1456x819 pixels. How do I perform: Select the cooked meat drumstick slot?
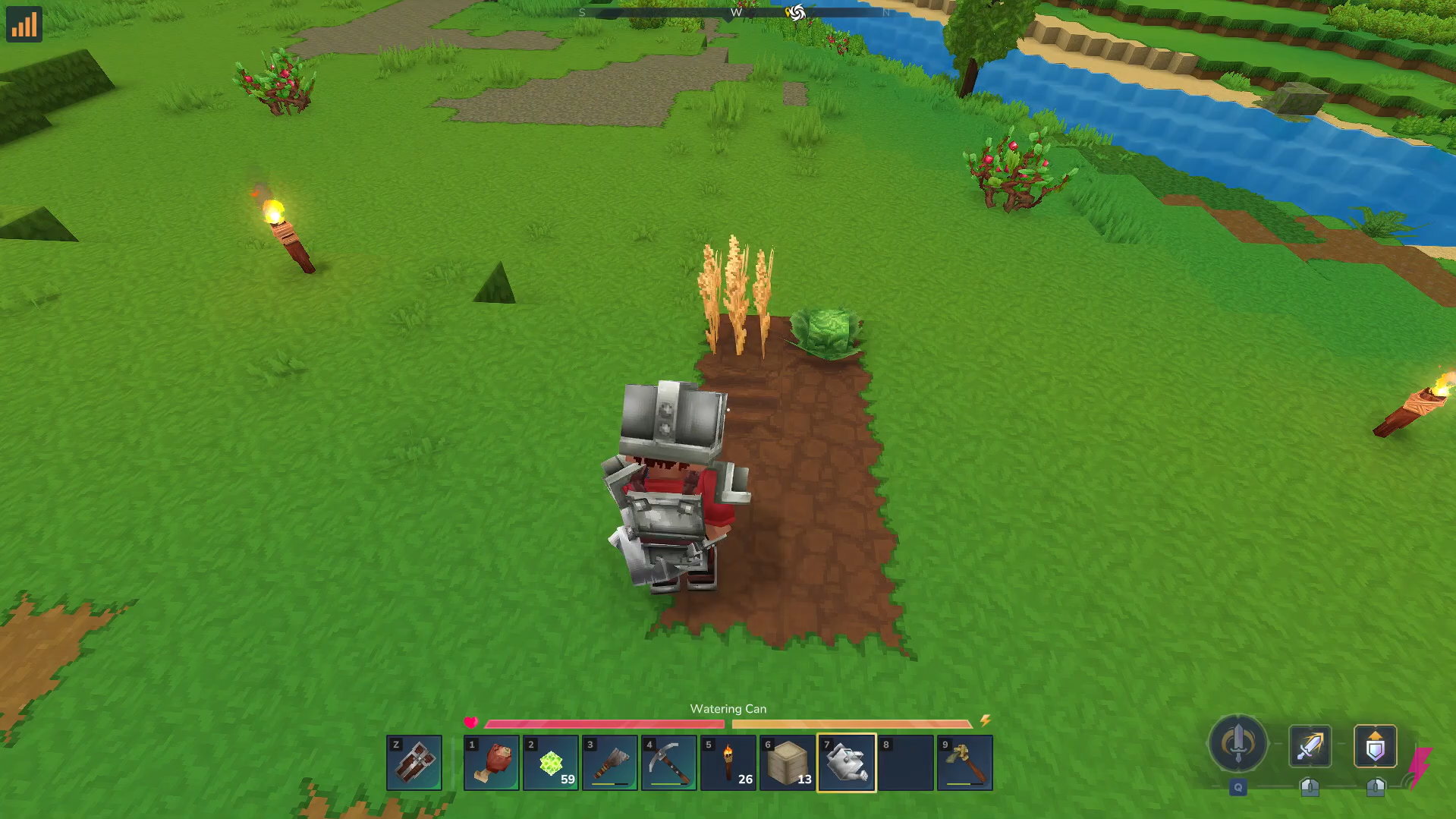[491, 763]
